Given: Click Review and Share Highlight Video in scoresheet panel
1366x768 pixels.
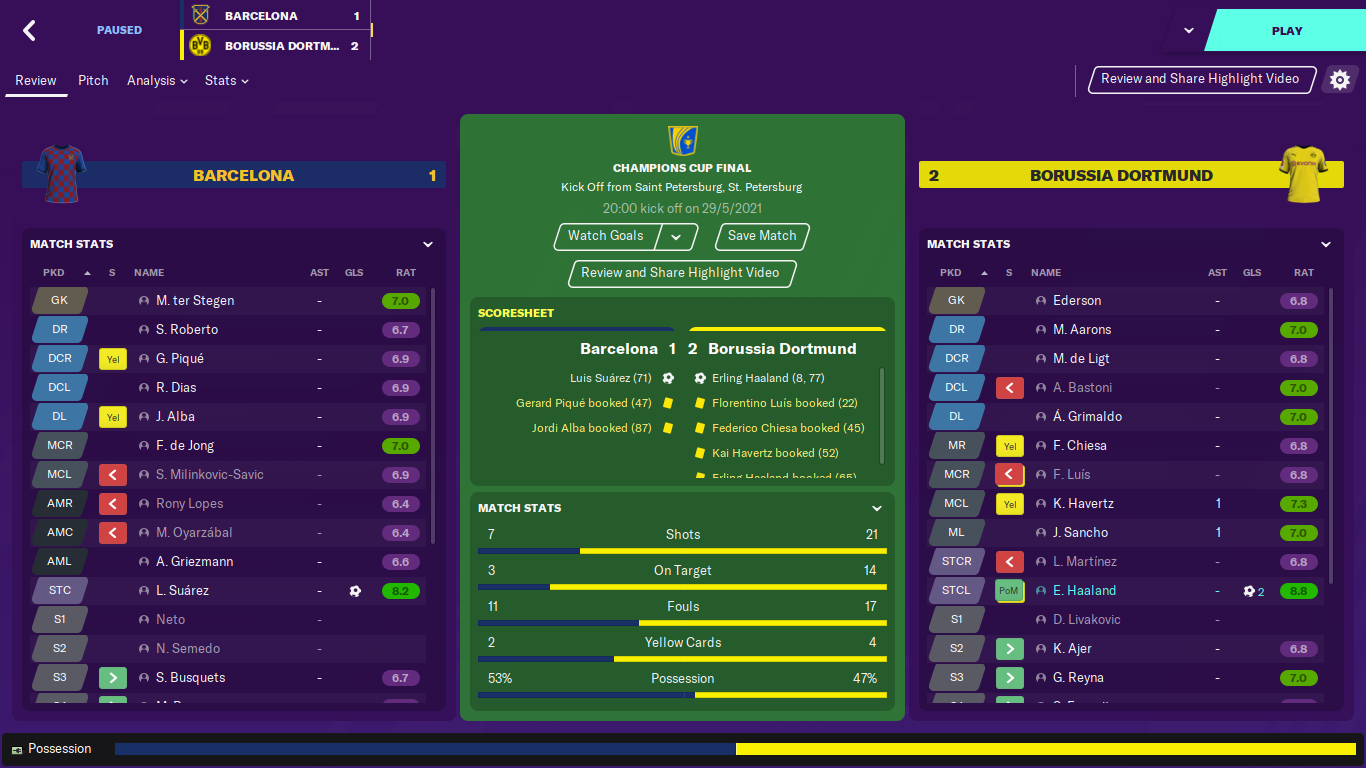Looking at the screenshot, I should coord(680,273).
